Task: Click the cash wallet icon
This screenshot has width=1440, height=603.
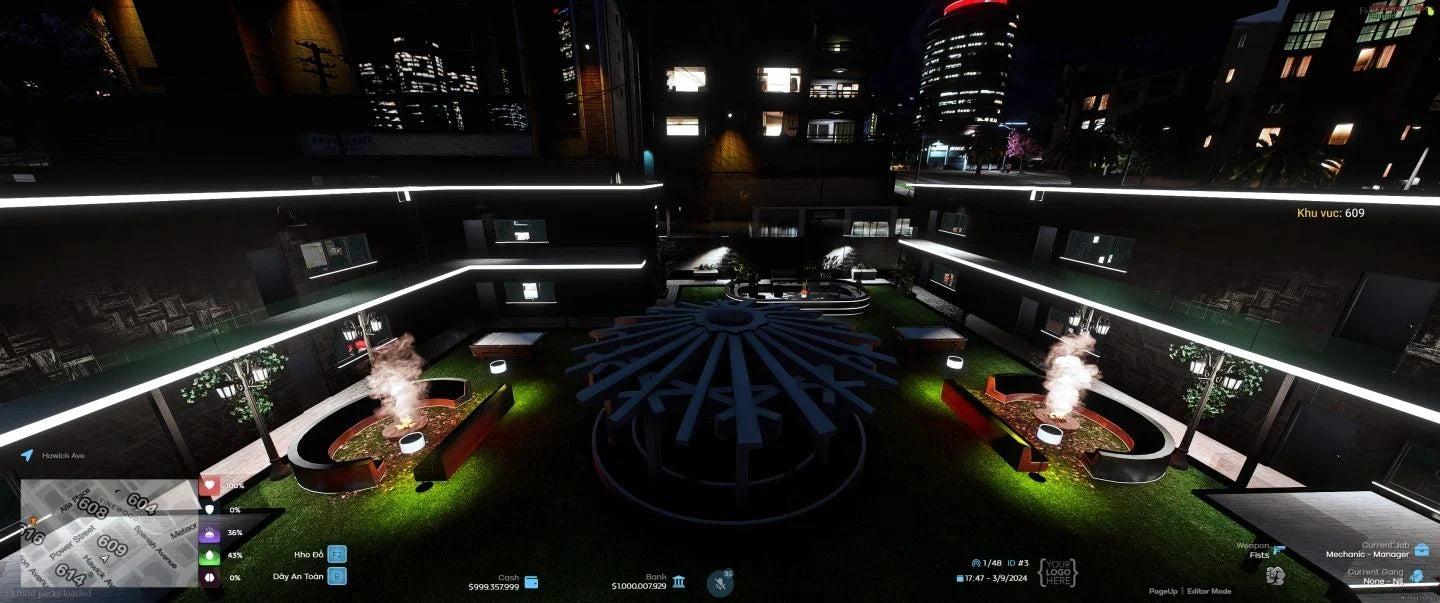Action: [x=531, y=582]
